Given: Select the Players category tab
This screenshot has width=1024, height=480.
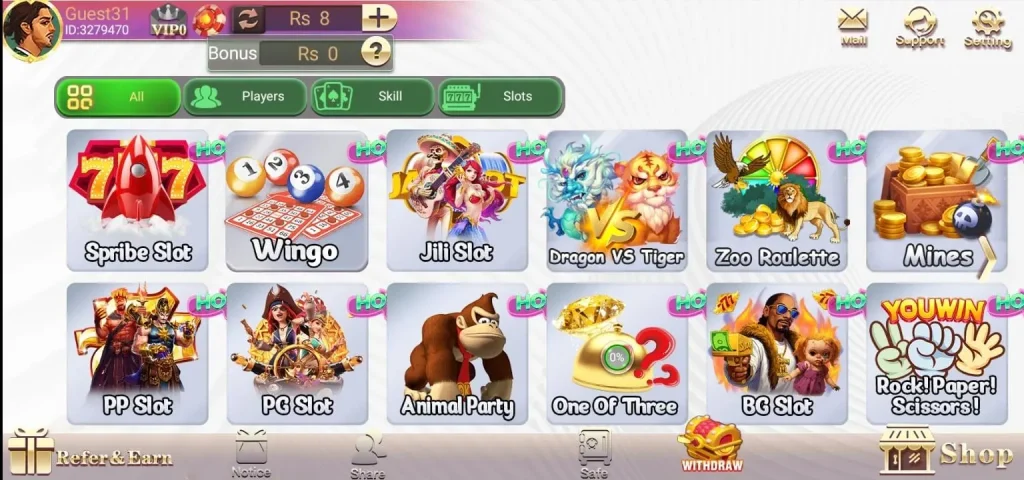Looking at the screenshot, I should coord(245,97).
